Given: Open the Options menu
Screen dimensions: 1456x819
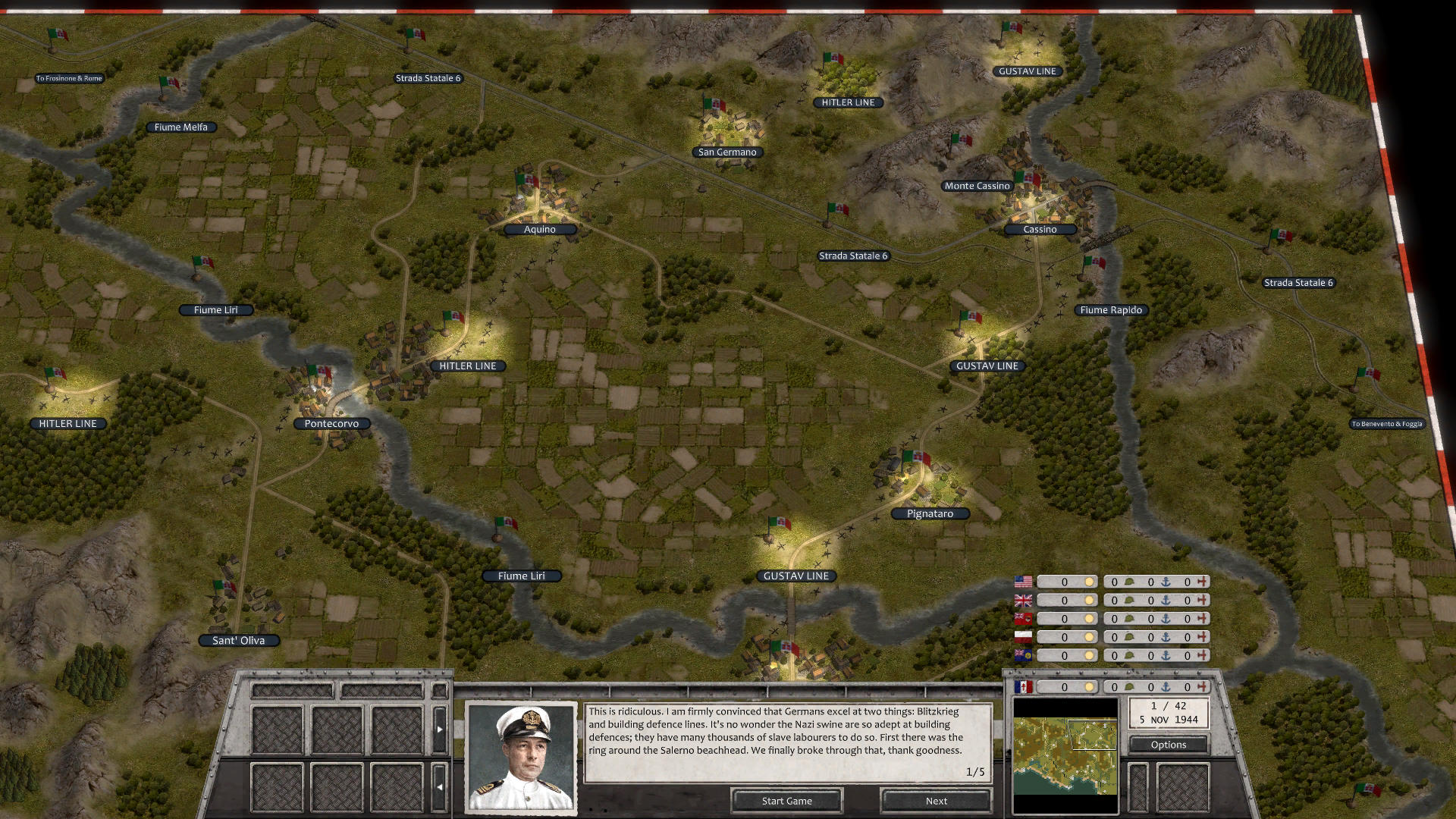Looking at the screenshot, I should click(1168, 744).
